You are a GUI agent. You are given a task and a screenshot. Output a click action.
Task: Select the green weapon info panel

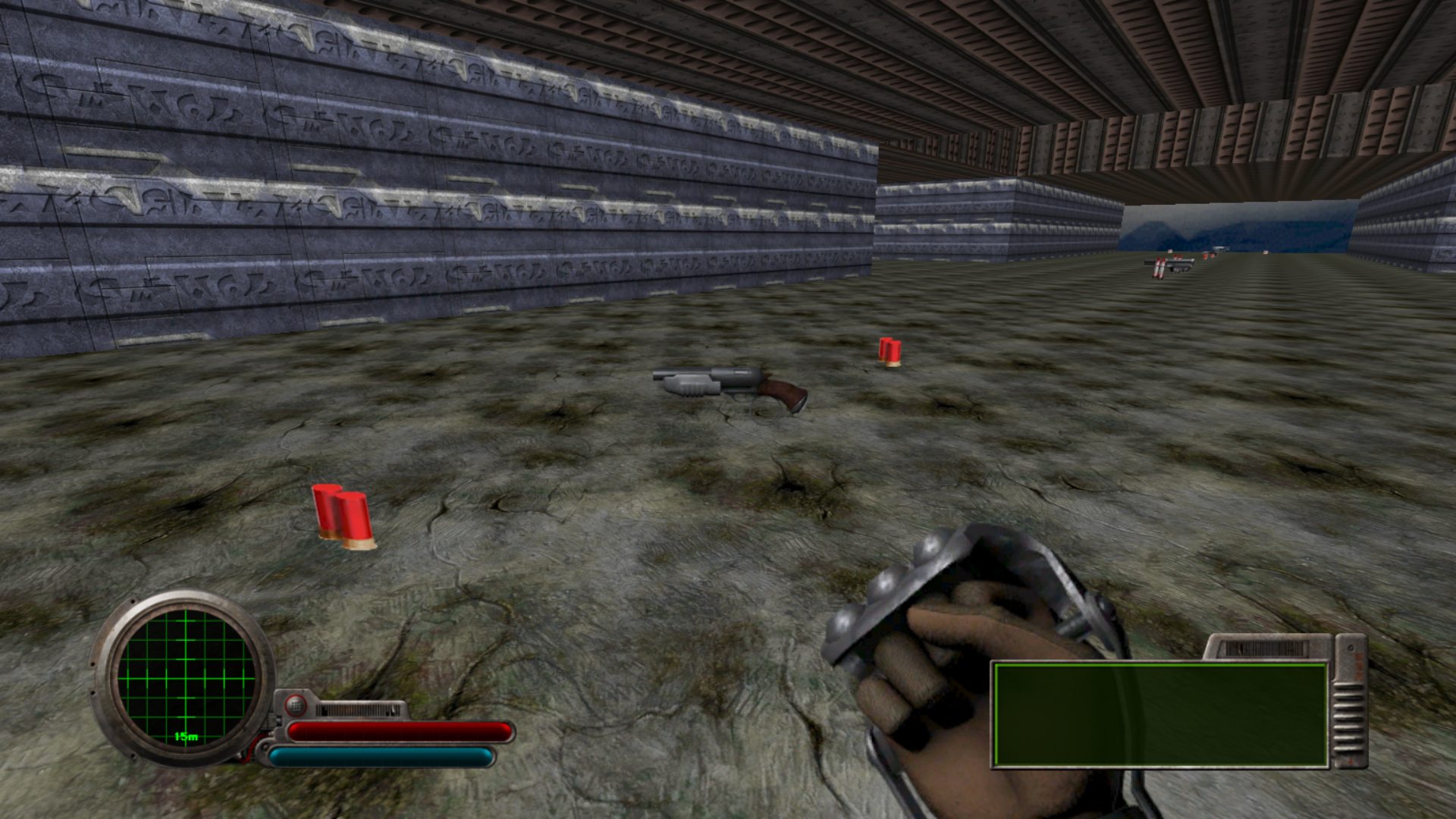(x=1160, y=714)
